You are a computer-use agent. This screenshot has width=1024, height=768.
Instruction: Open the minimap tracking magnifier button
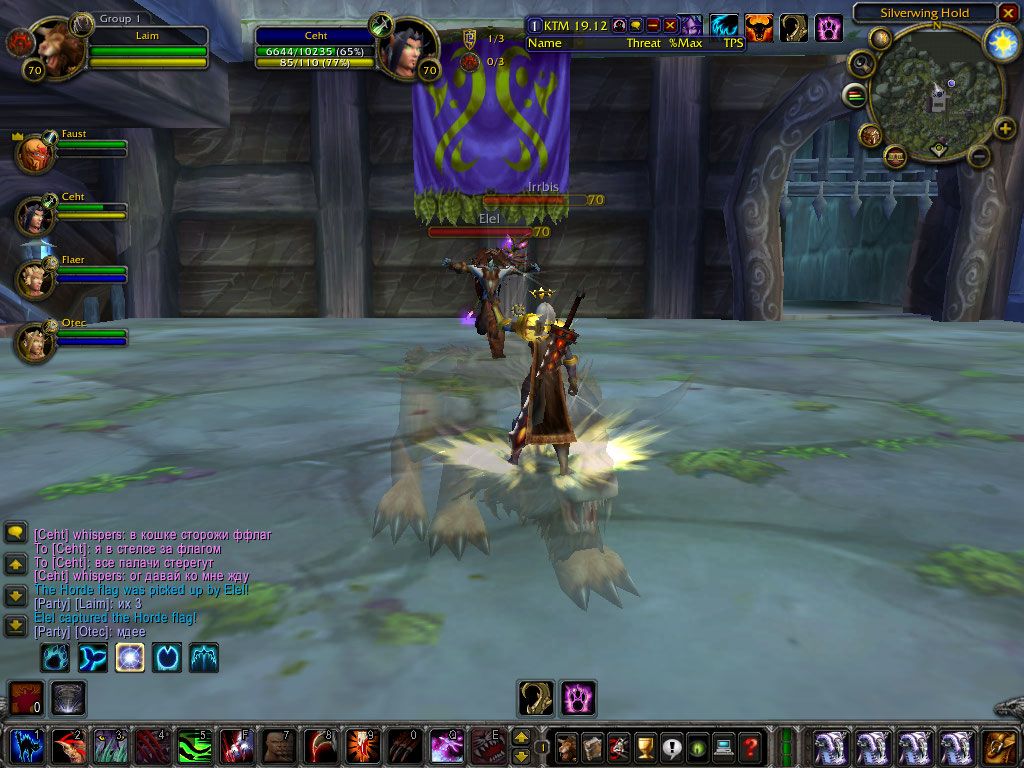pos(859,64)
